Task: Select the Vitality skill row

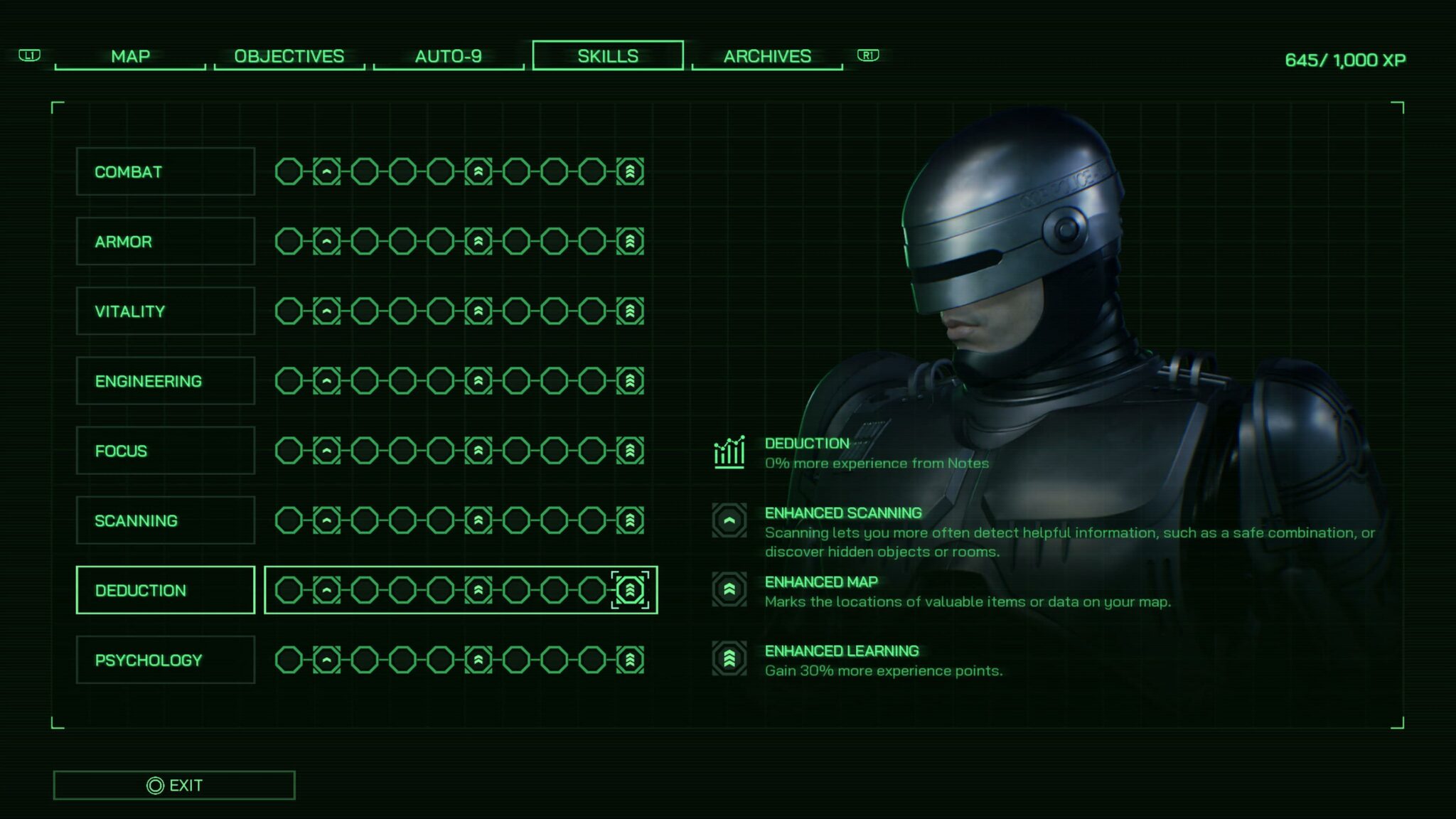Action: (165, 311)
